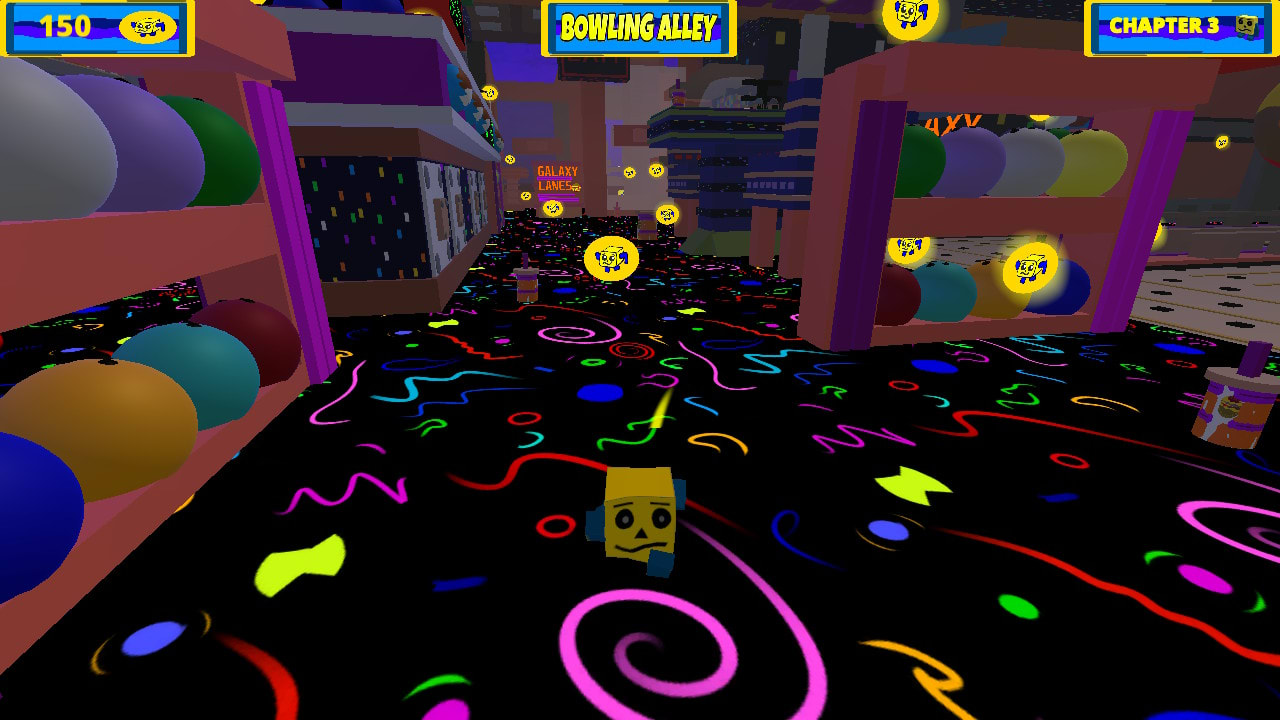The width and height of the screenshot is (1280, 720).
Task: Collect the token above the GALAXY LANES letters
Action: click(x=510, y=158)
